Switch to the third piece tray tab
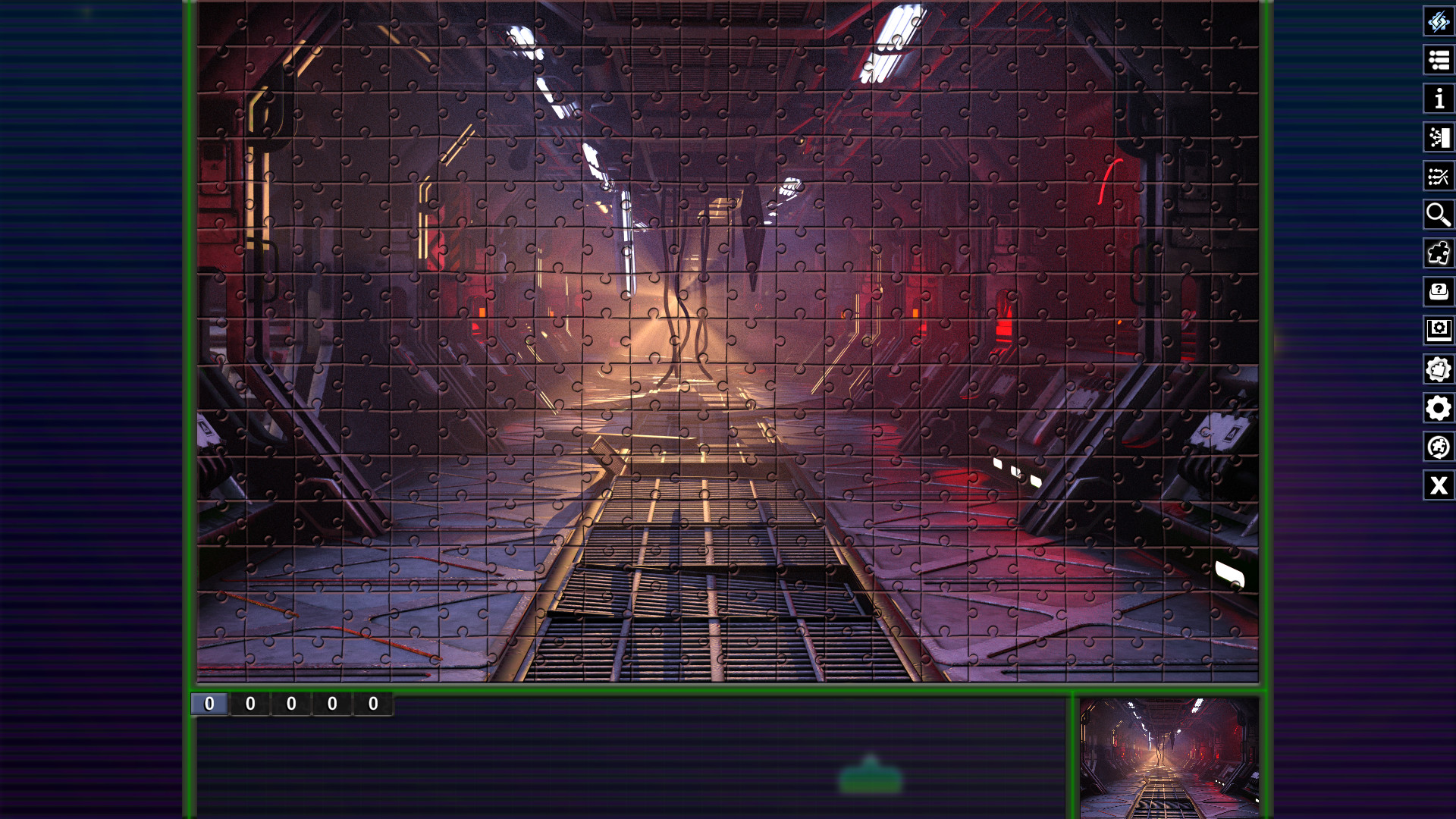 (x=292, y=704)
